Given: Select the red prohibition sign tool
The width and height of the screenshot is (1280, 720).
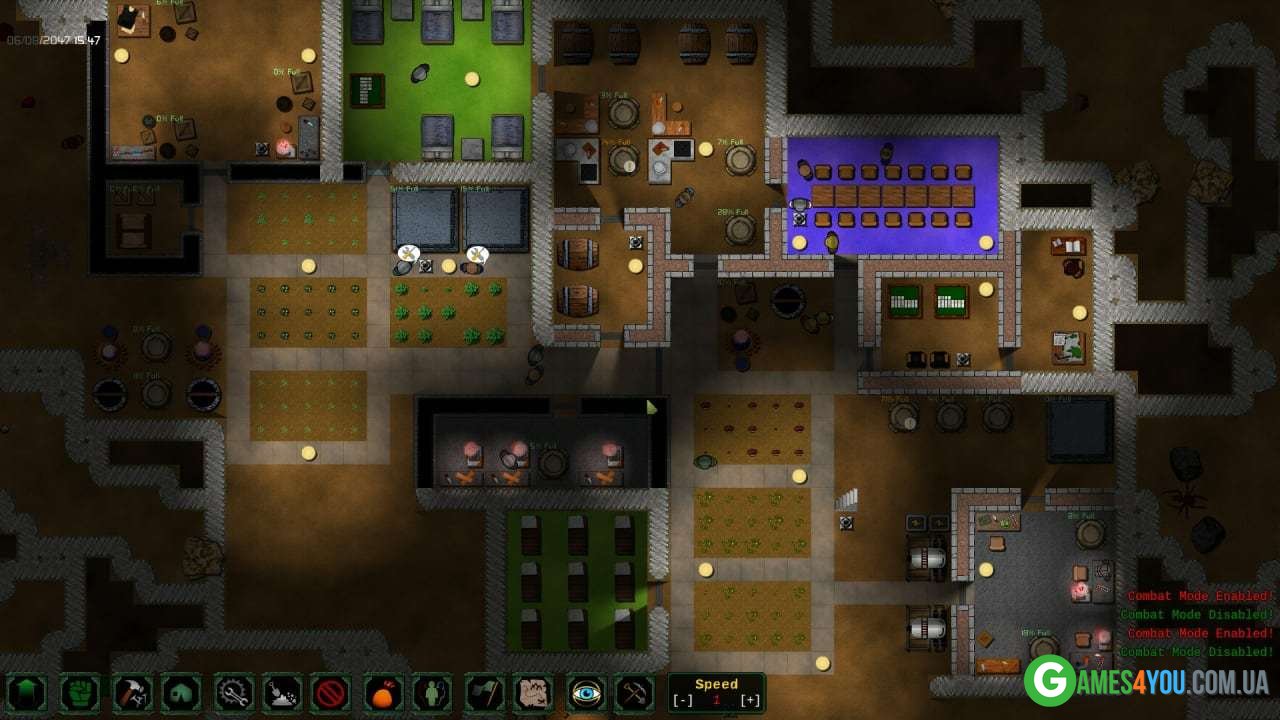Looking at the screenshot, I should pyautogui.click(x=330, y=692).
